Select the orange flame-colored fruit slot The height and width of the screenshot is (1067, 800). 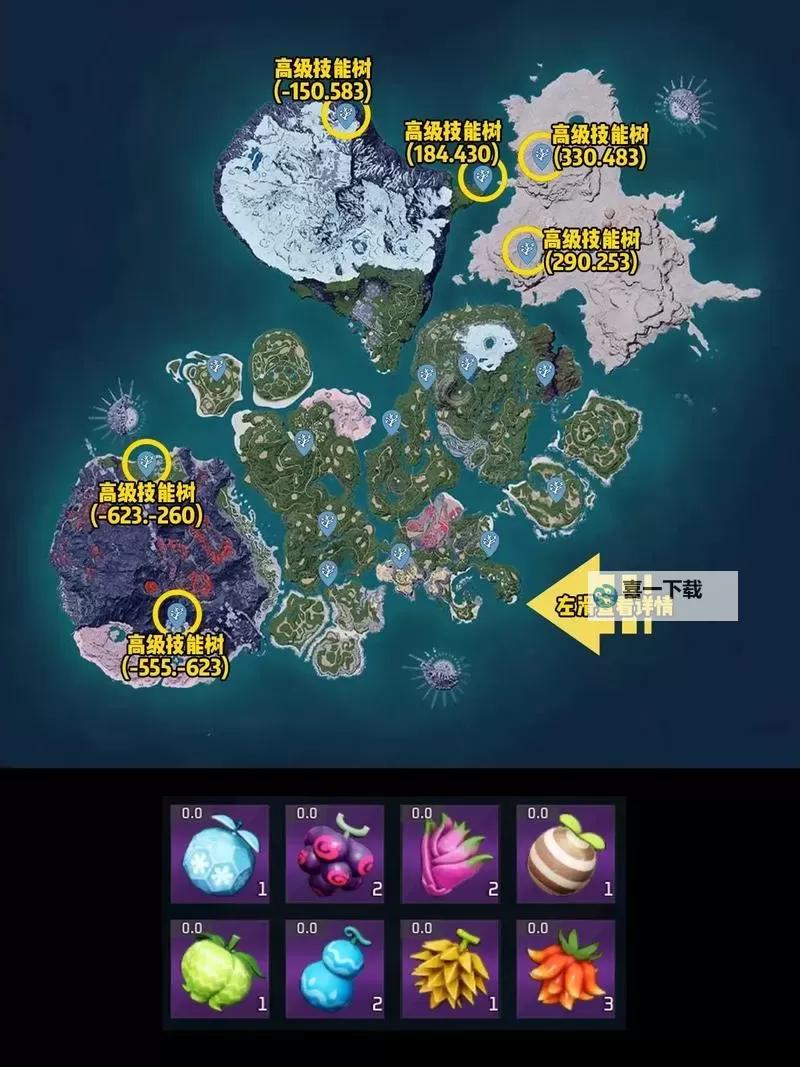(564, 968)
